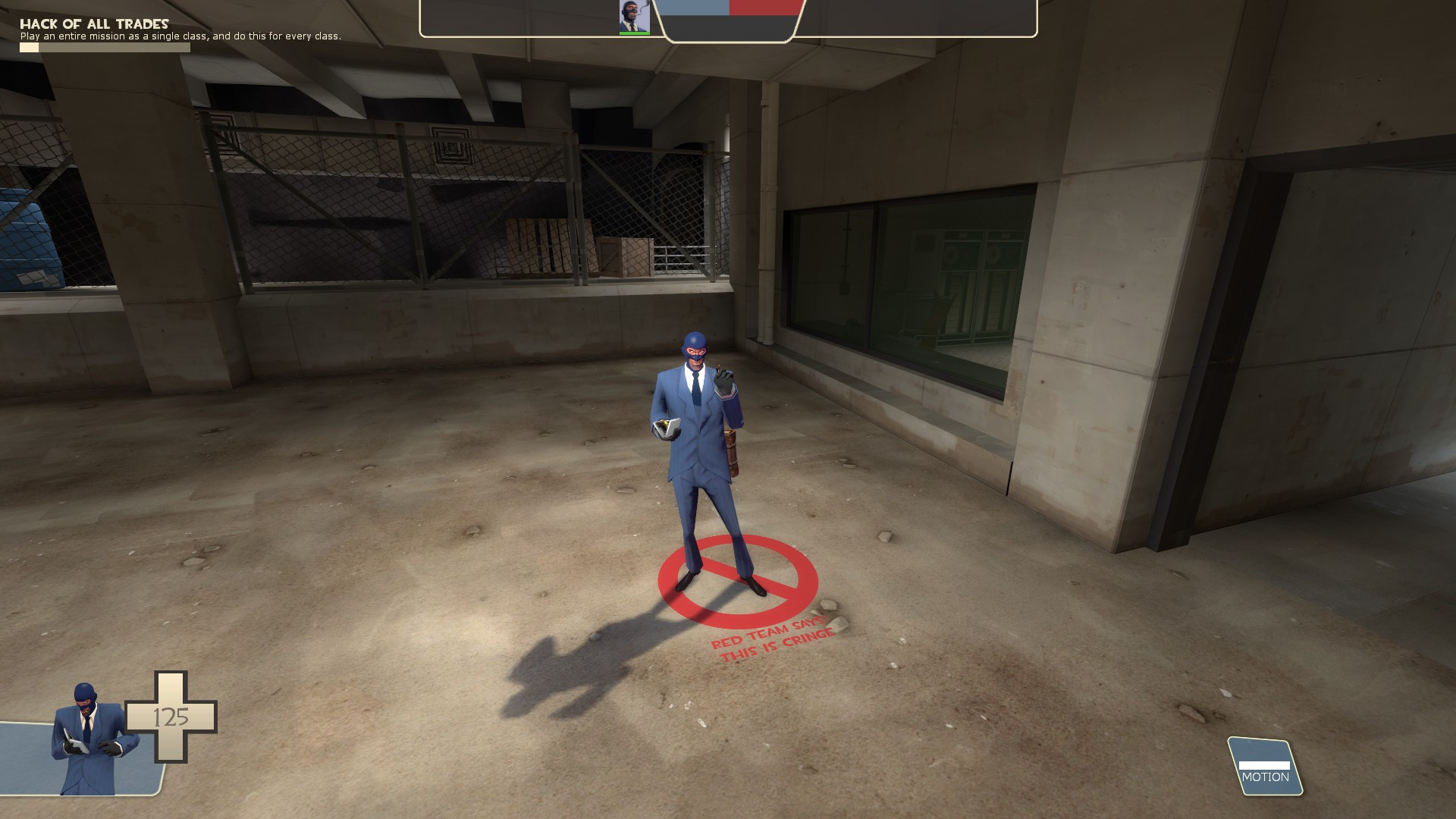Click the achievement description text

click(182, 35)
